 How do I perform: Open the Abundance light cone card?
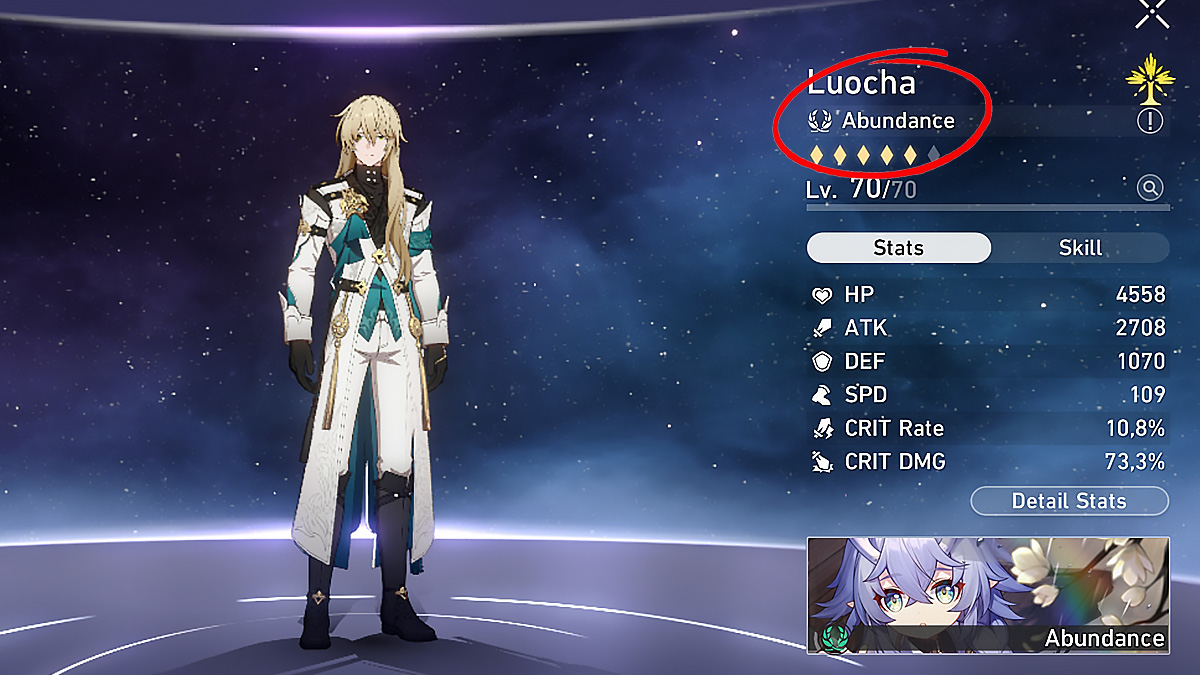click(988, 595)
